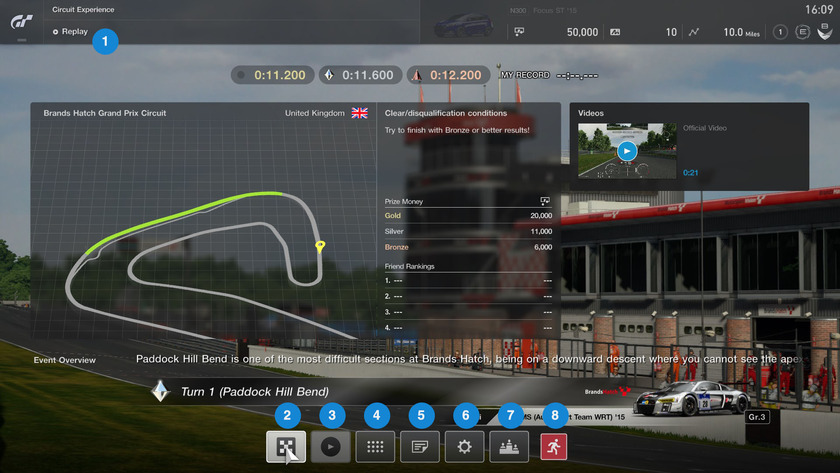The height and width of the screenshot is (473, 840).
Task: Click the level 1 circle icon
Action: (x=779, y=32)
